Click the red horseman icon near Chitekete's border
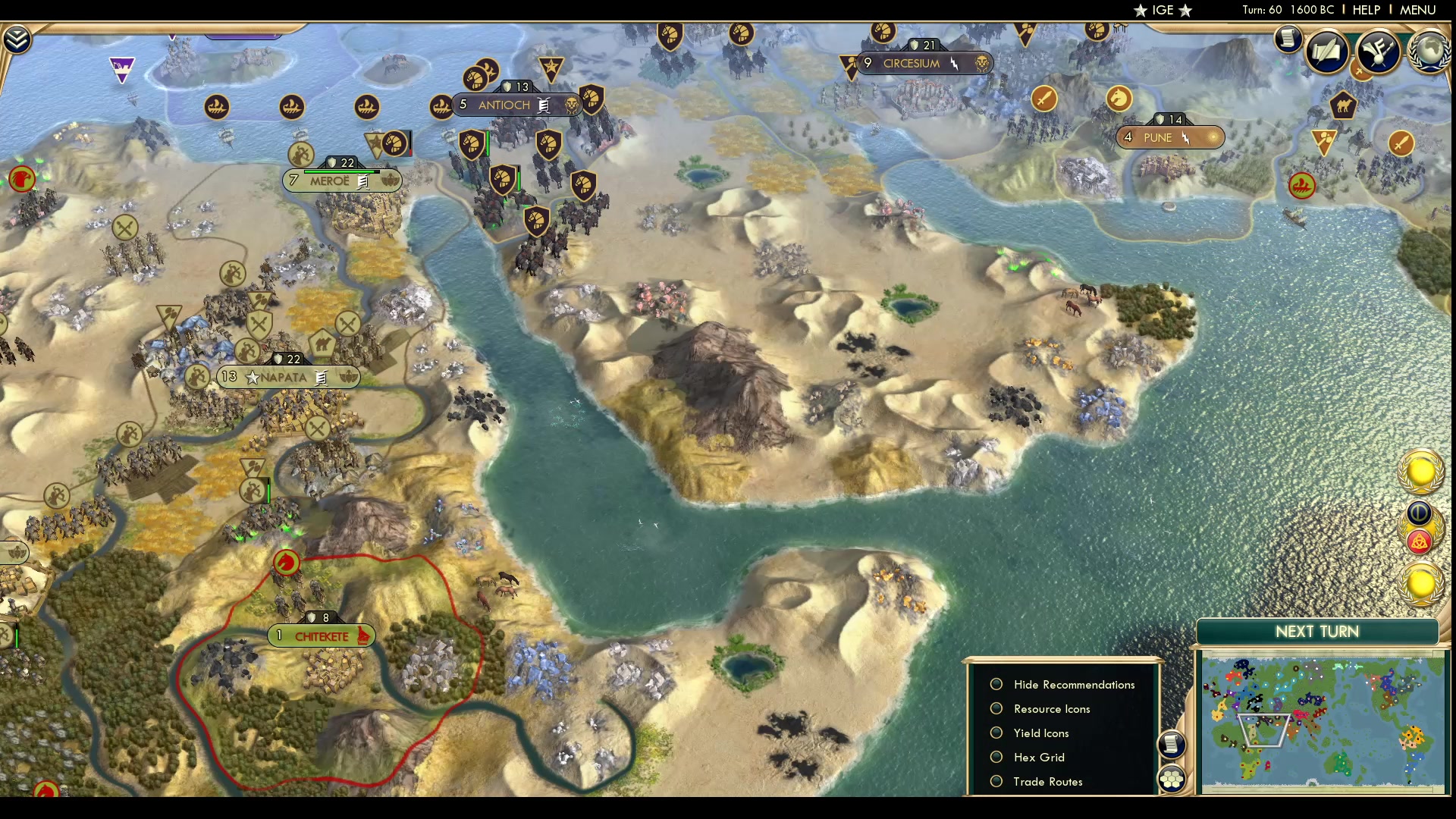This screenshot has width=1456, height=819. click(x=287, y=562)
